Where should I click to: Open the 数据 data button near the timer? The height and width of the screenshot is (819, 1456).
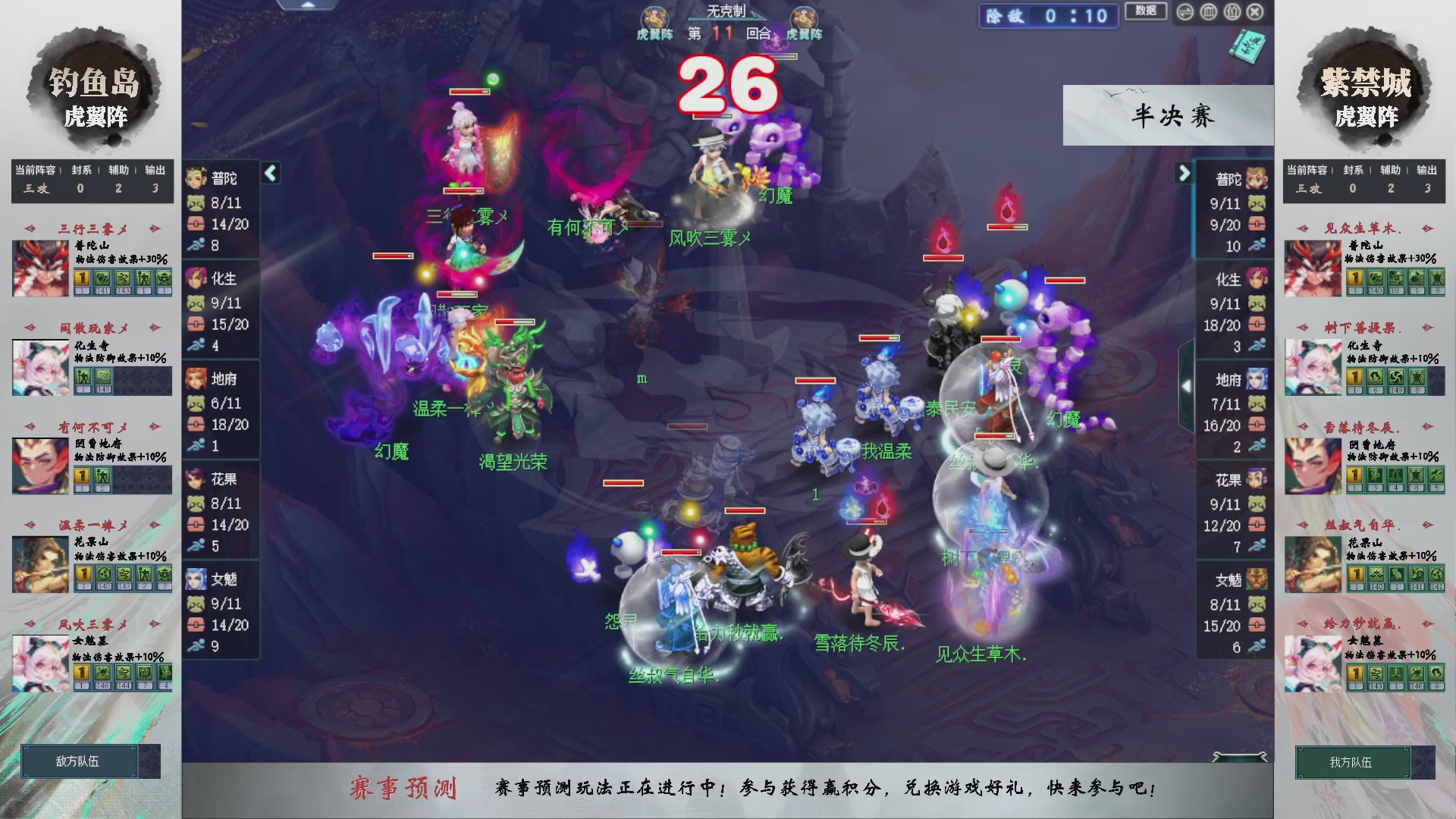[1146, 12]
